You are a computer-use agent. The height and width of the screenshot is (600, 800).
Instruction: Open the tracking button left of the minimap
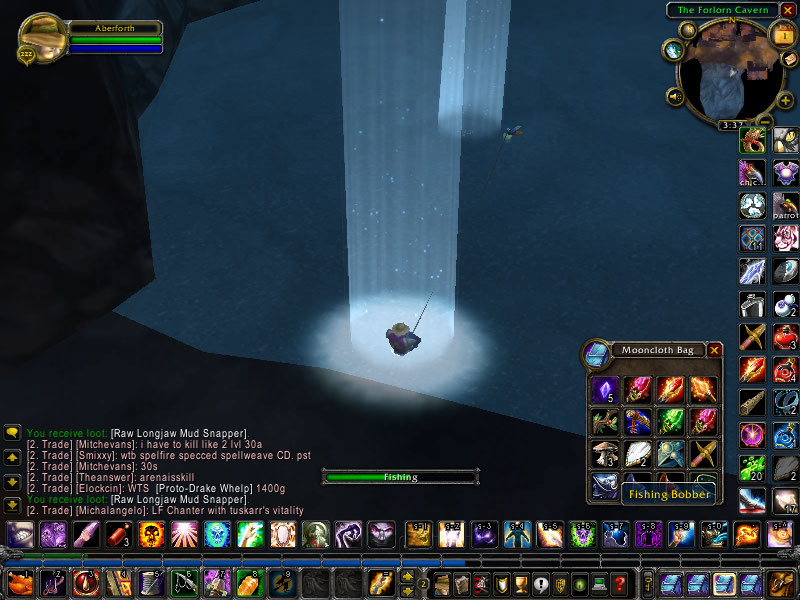tap(672, 50)
